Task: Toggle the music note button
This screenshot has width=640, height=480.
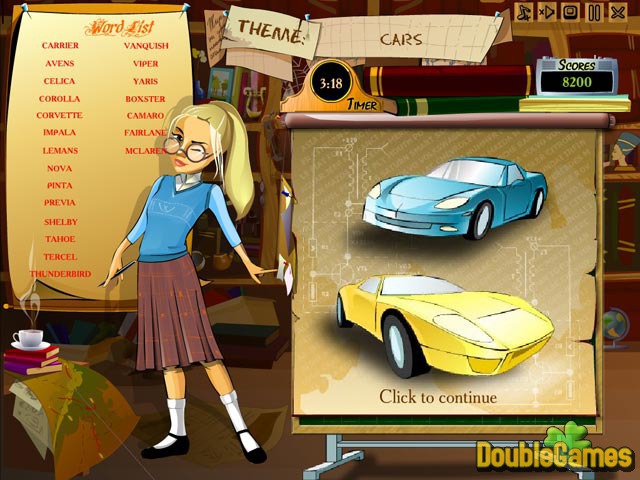Action: pos(523,12)
